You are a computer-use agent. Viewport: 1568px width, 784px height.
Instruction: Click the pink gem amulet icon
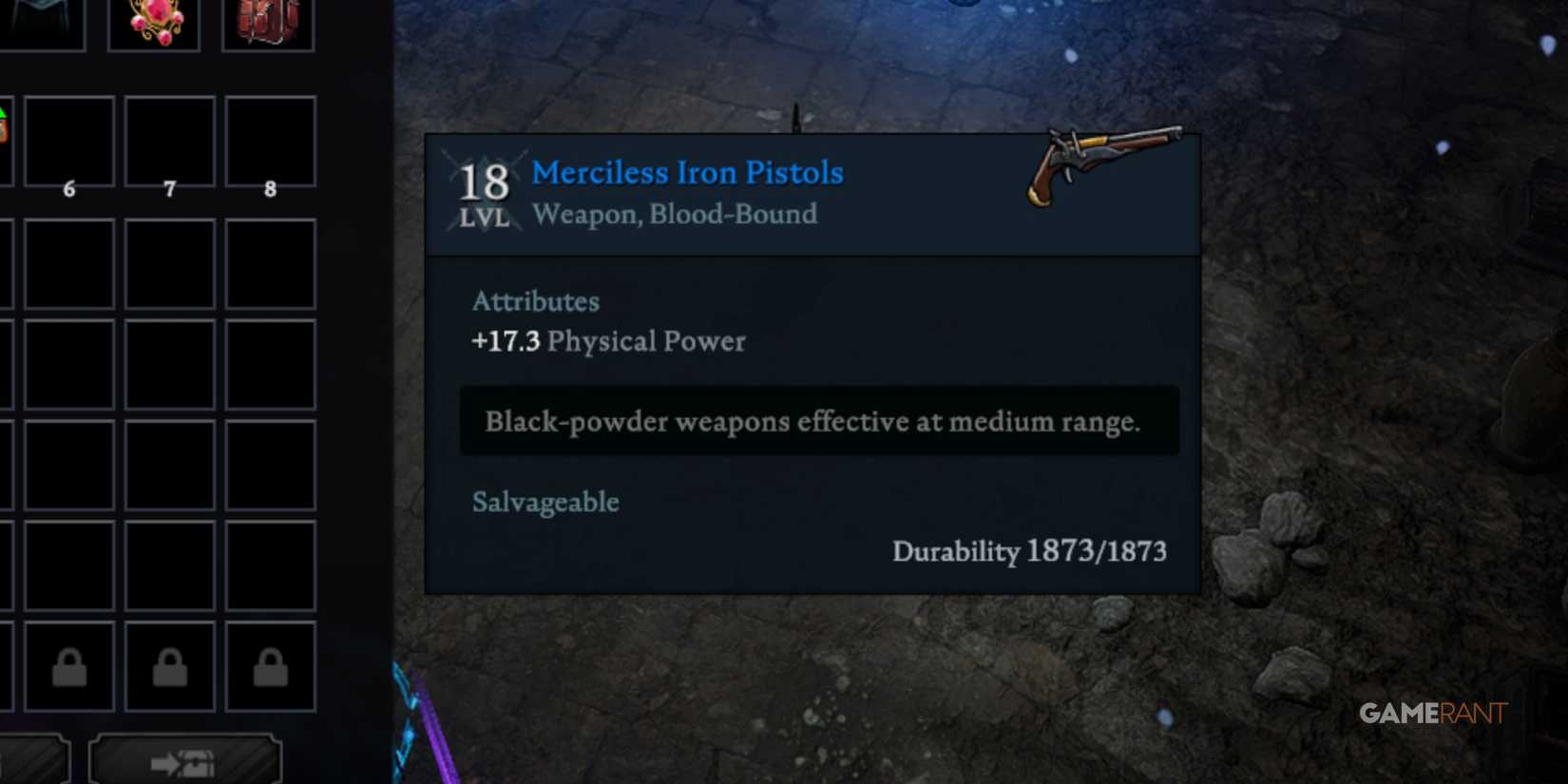pyautogui.click(x=154, y=21)
